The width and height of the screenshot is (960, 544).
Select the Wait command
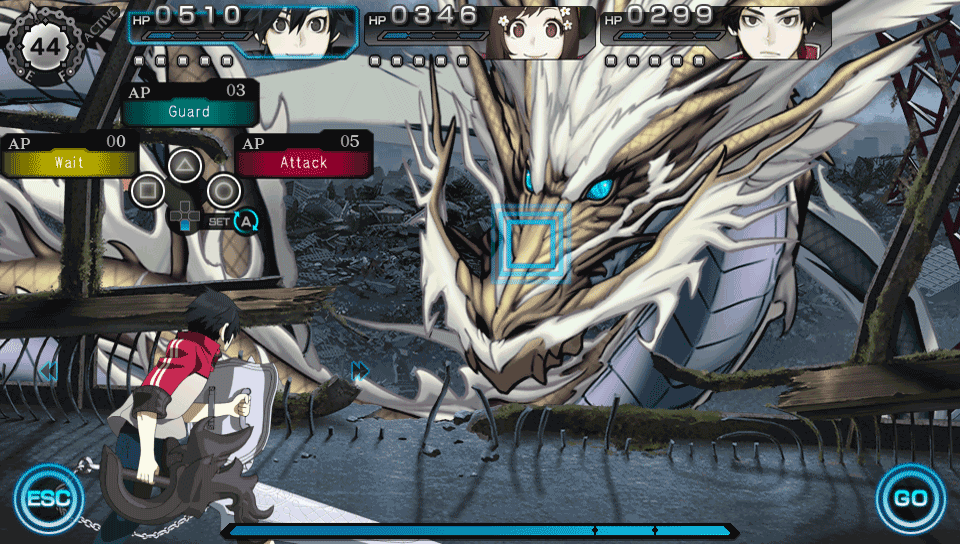coord(69,162)
